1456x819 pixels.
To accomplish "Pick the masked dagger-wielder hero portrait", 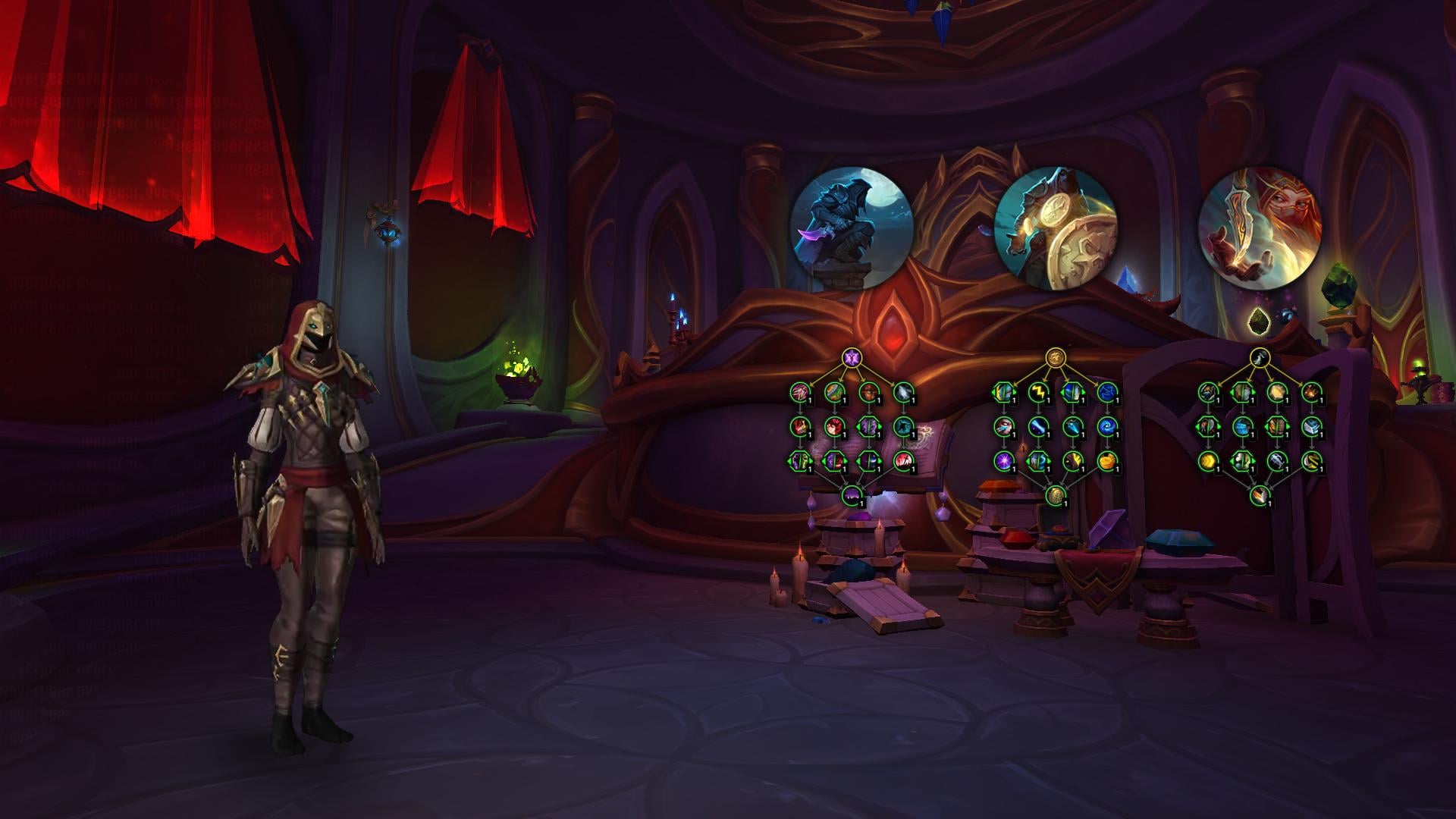I will pos(1260,229).
